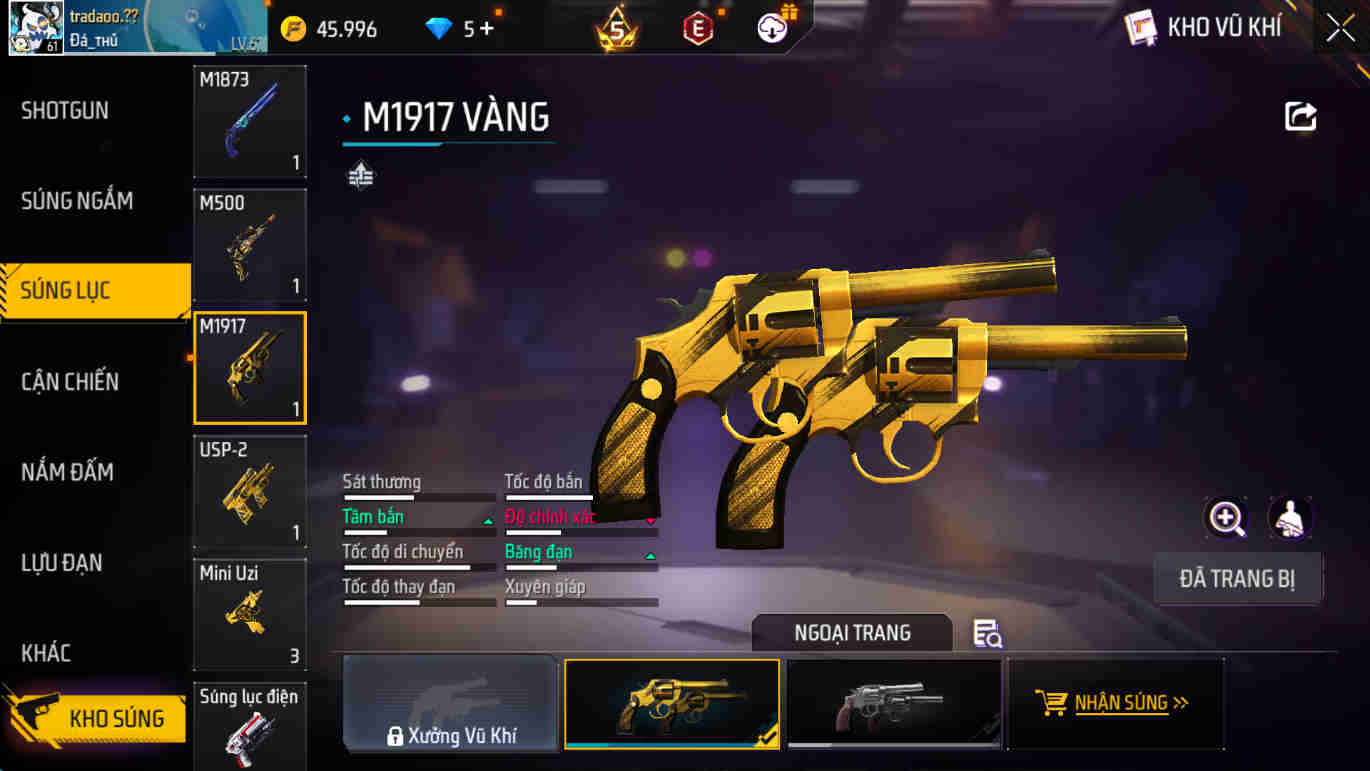Viewport: 1370px width, 771px height.
Task: Toggle the Độ chính xác red arrow
Action: [652, 519]
